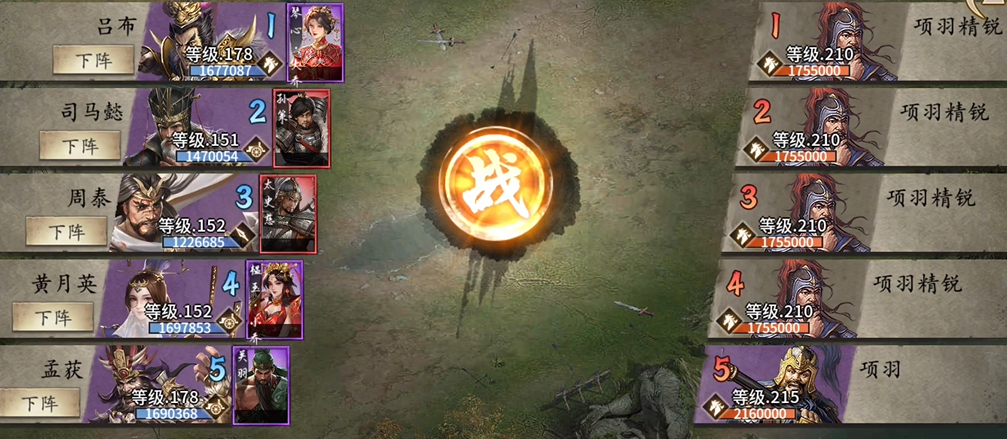Open the companion card beside 司马懿
1007x439 pixels.
click(x=301, y=128)
